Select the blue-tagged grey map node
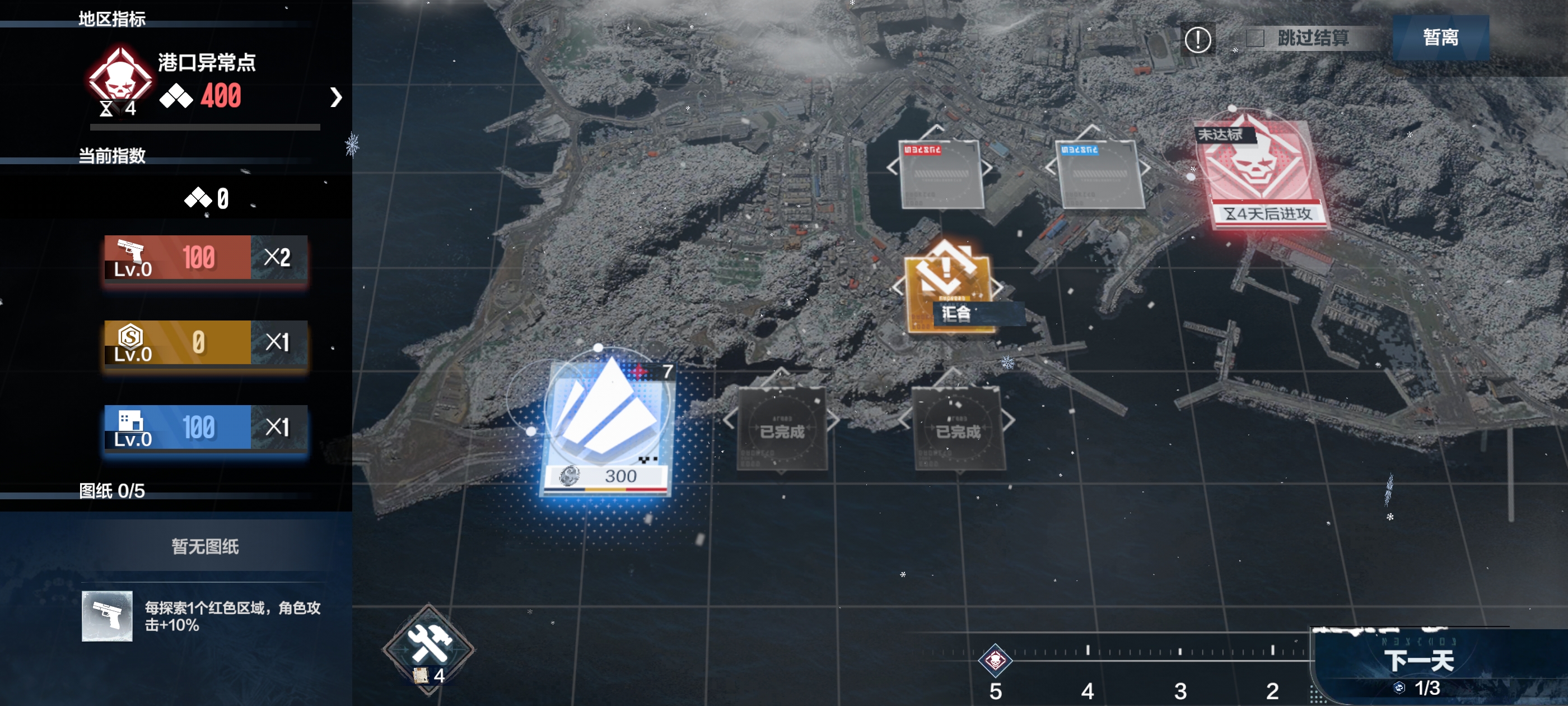Viewport: 1568px width, 706px height. [1099, 175]
